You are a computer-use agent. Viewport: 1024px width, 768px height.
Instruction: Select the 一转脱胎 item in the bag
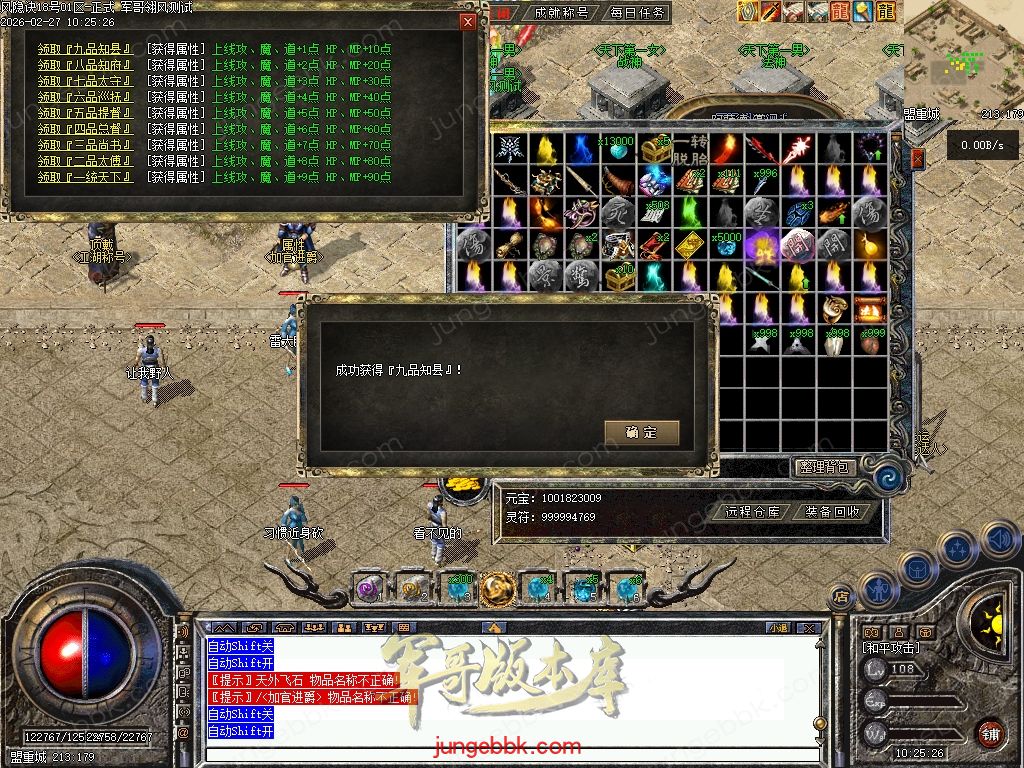[x=689, y=150]
